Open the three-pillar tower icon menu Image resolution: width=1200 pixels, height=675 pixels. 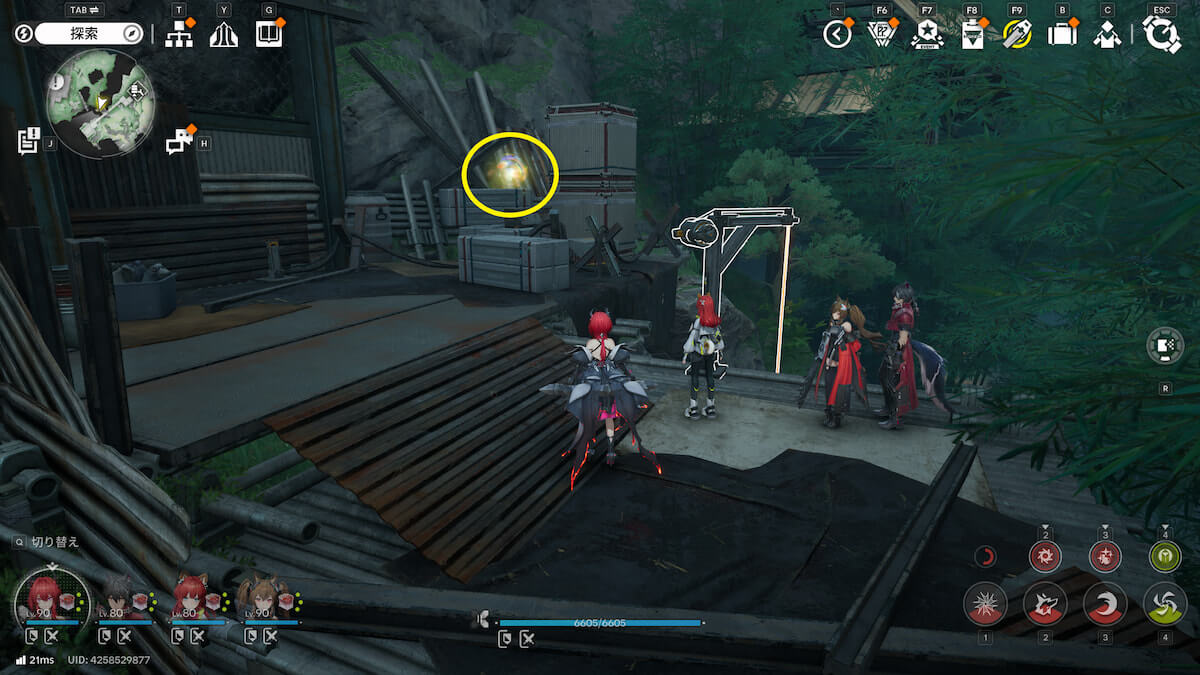click(223, 34)
